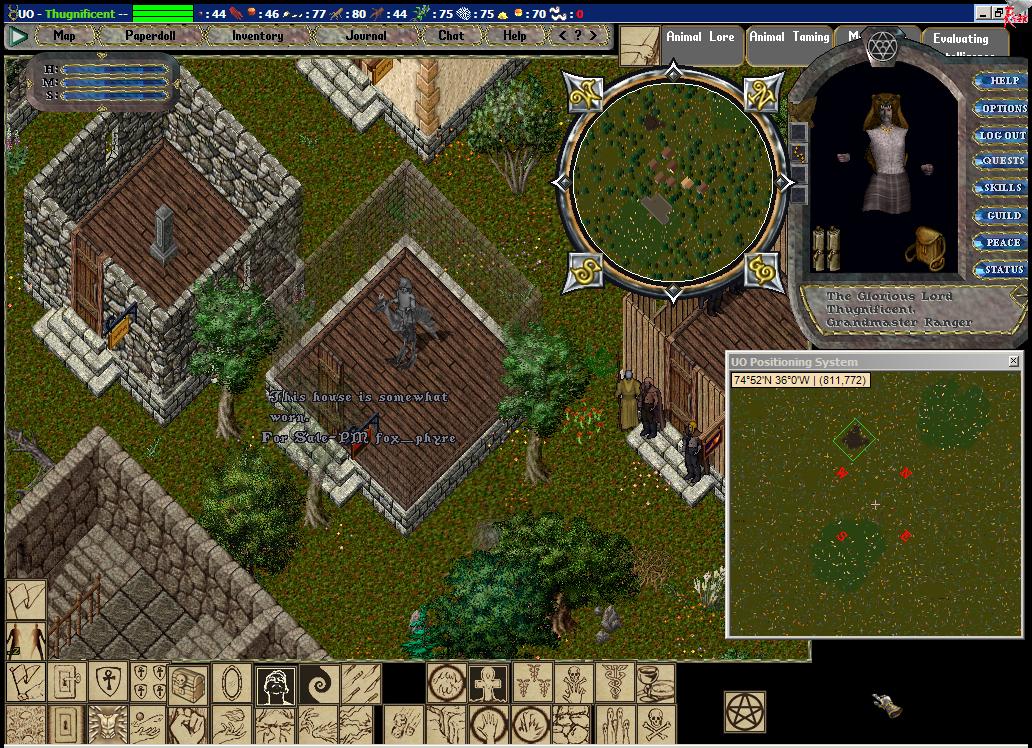
Task: Close the UO Positioning System window
Action: point(1013,361)
